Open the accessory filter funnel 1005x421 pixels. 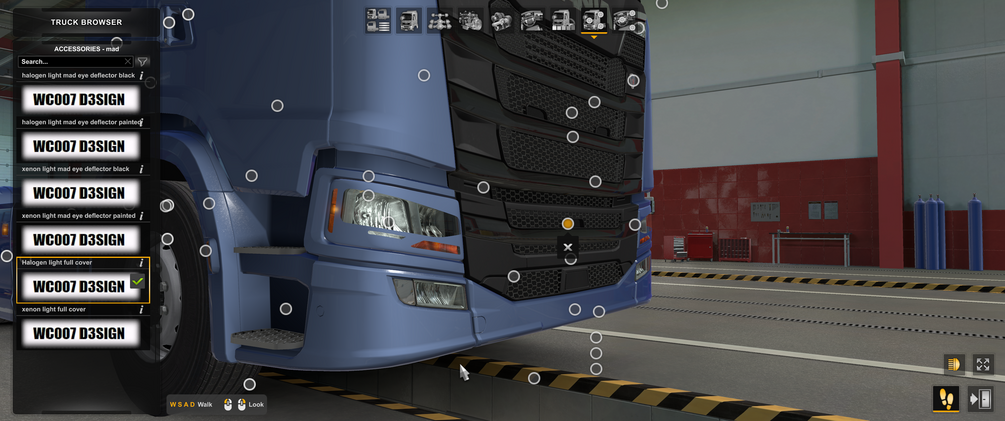tap(142, 62)
